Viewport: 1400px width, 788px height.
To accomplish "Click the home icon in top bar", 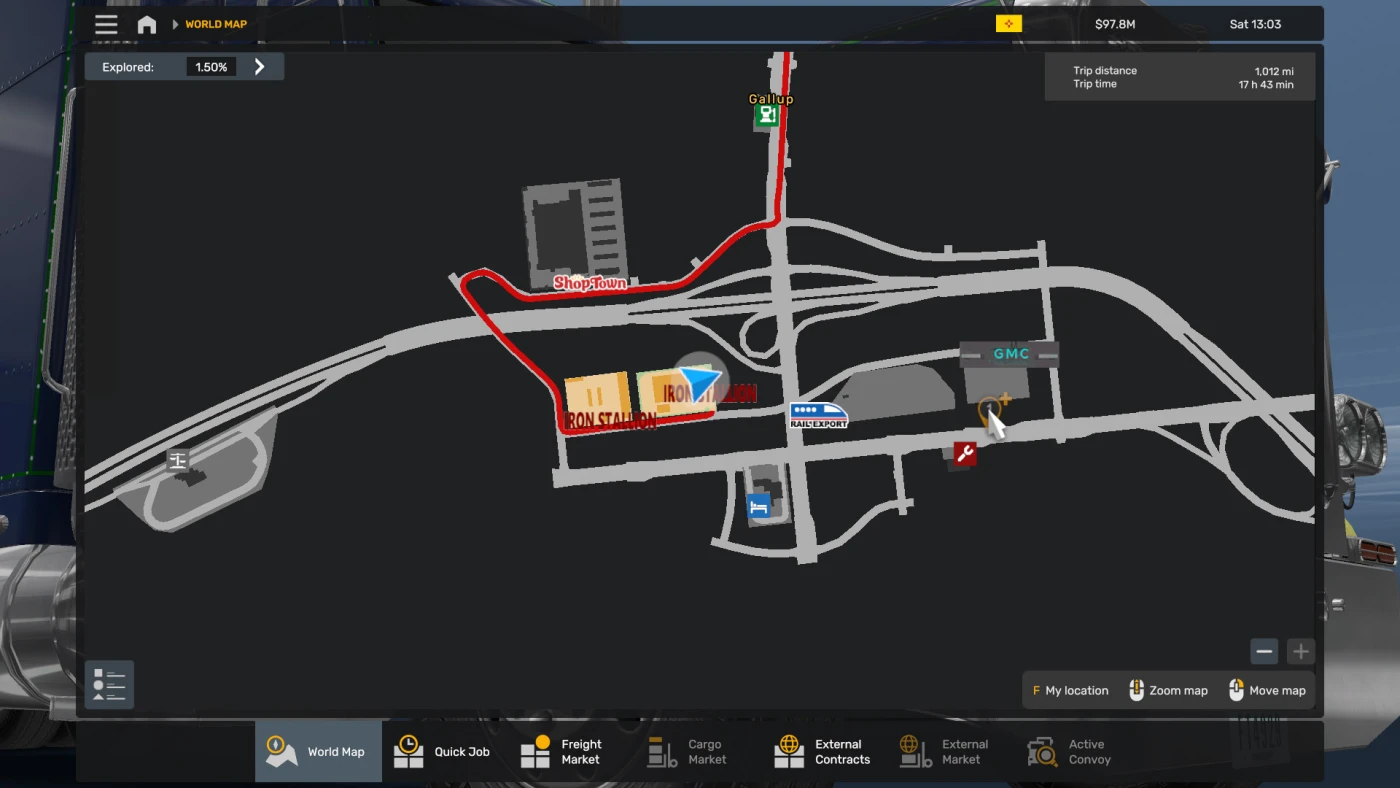I will [146, 24].
